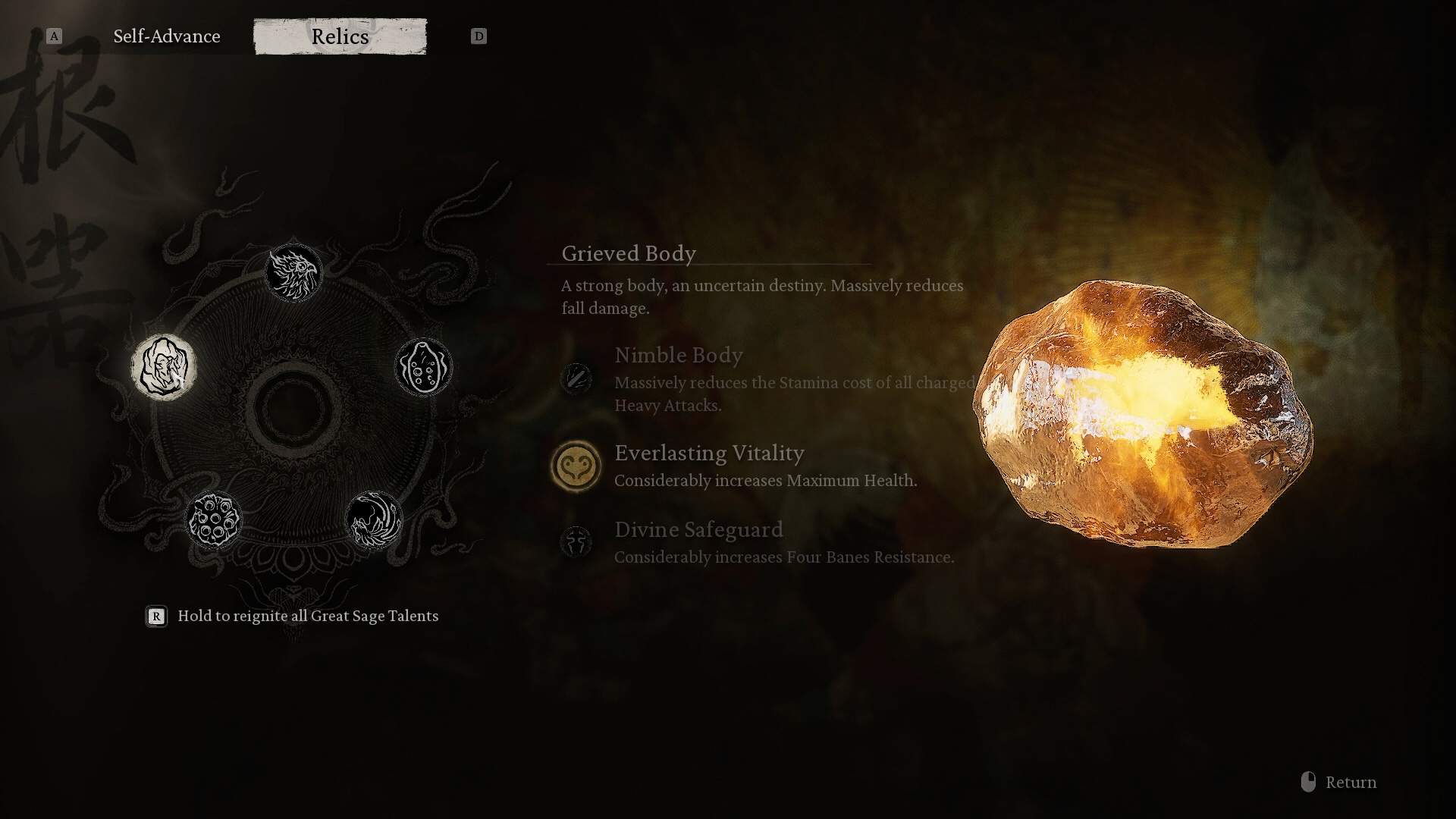
Task: Select the Relics tab
Action: pyautogui.click(x=340, y=36)
